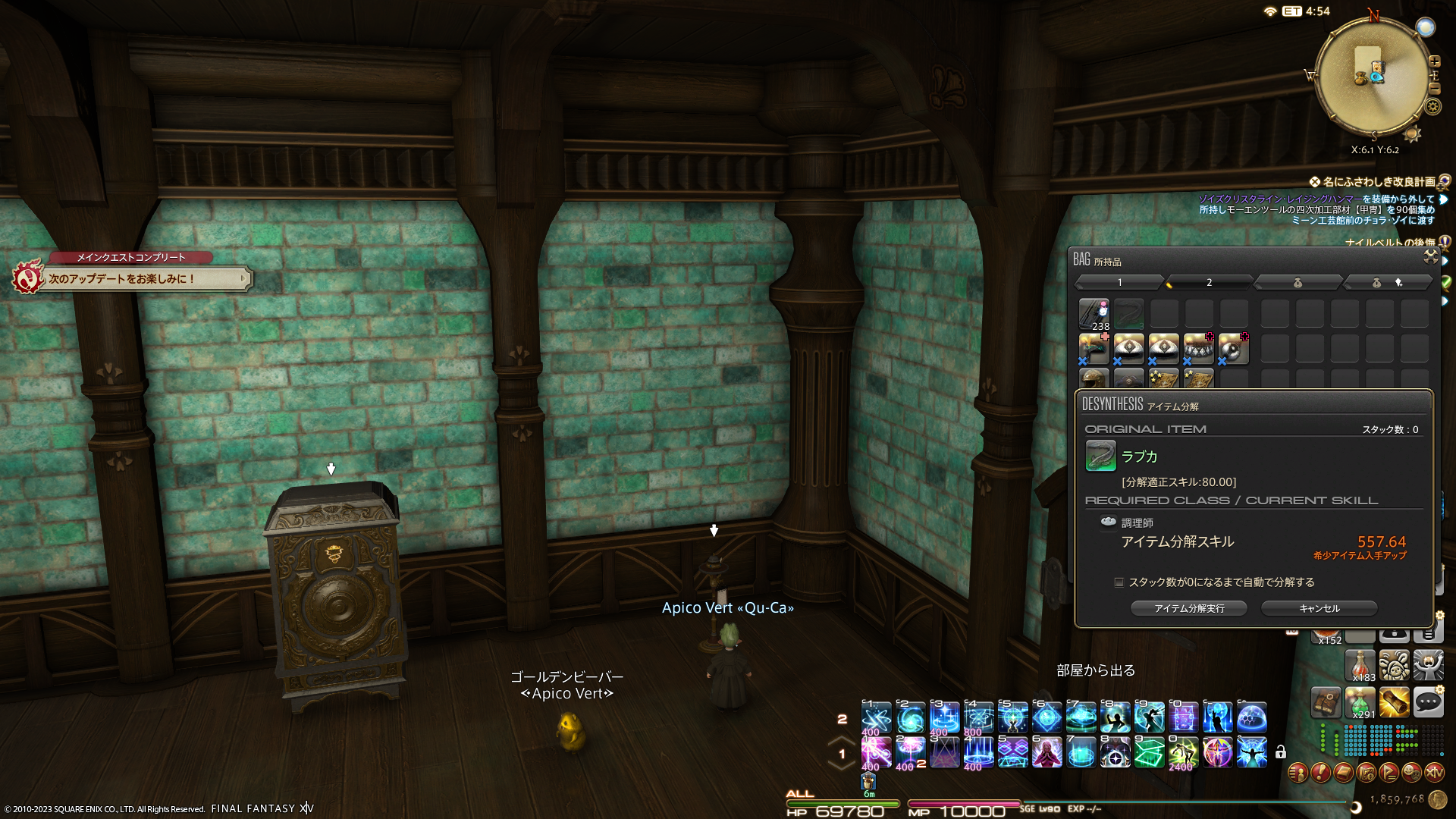Switch to bag tab 1

(x=1119, y=283)
